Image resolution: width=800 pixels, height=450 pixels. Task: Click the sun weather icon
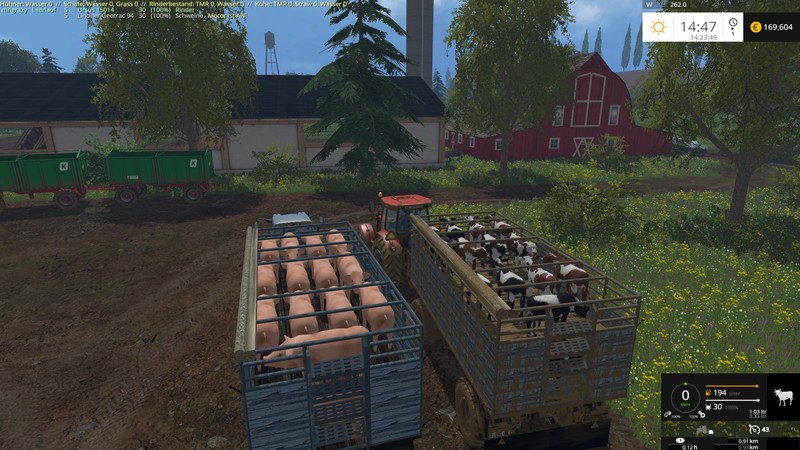[658, 27]
